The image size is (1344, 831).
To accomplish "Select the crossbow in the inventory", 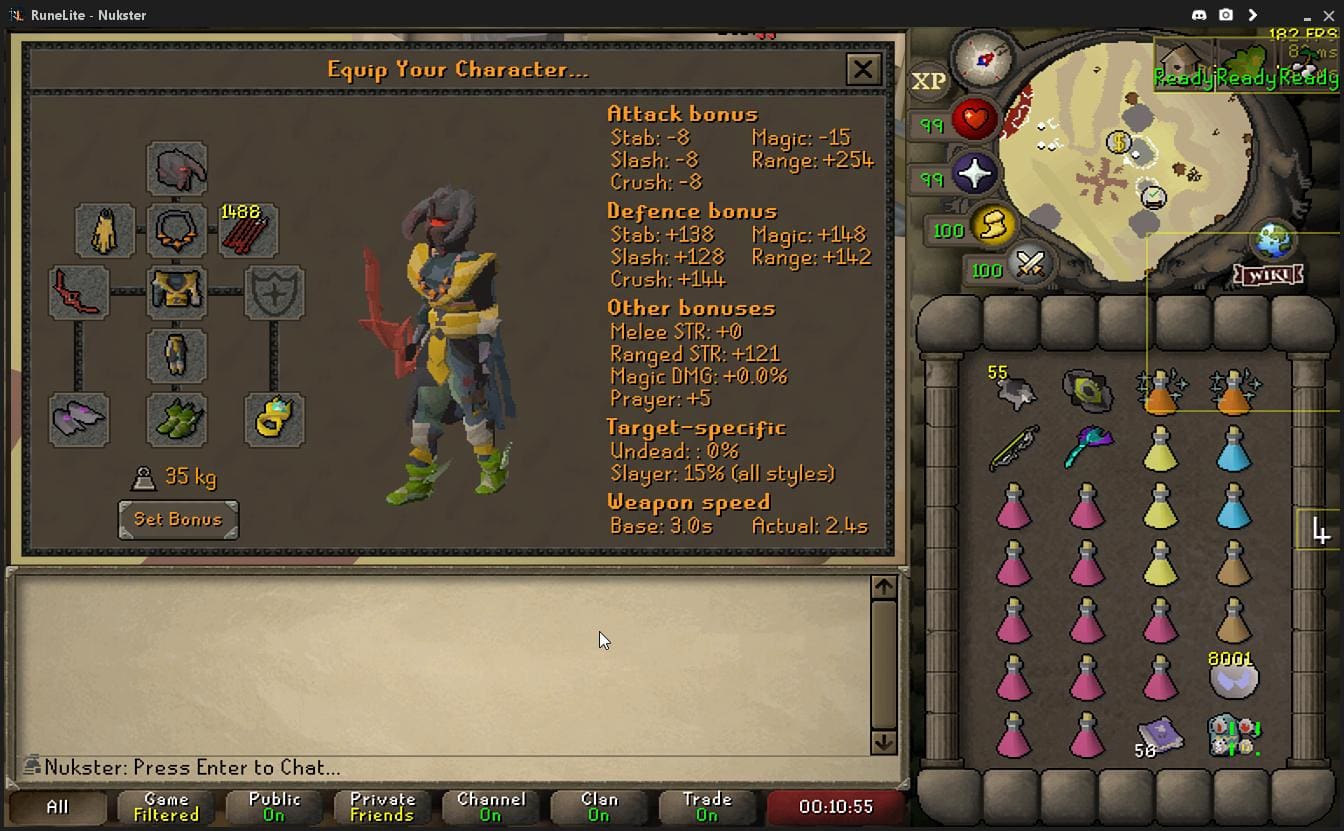I will [1013, 446].
